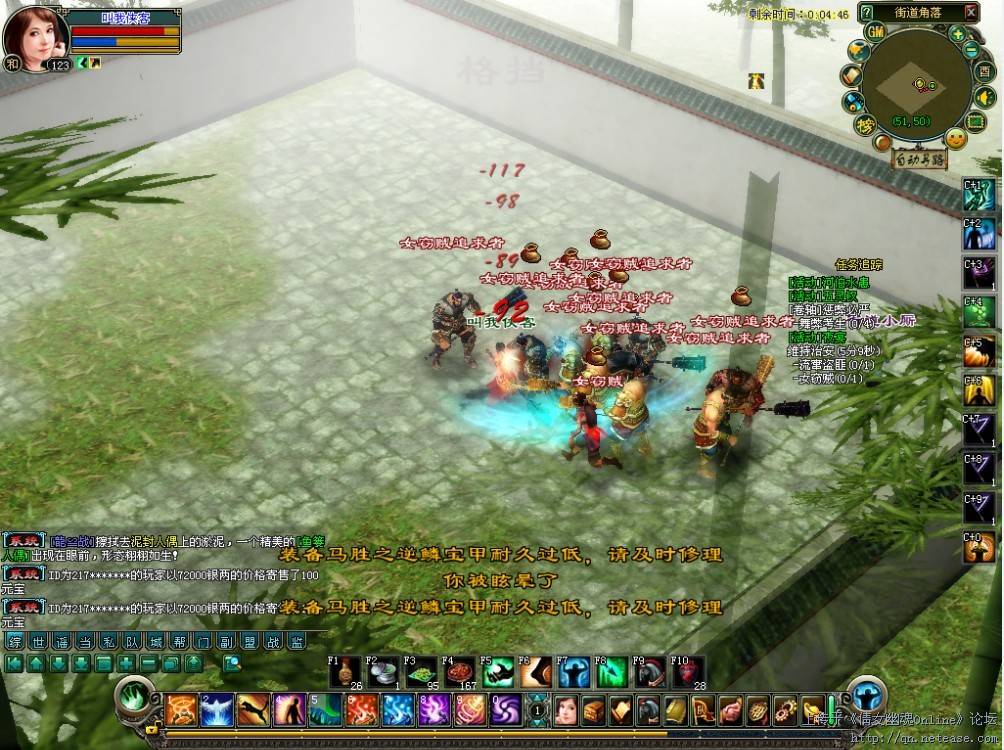Close the minimap panel with the X
This screenshot has width=1004, height=750.
pos(970,12)
